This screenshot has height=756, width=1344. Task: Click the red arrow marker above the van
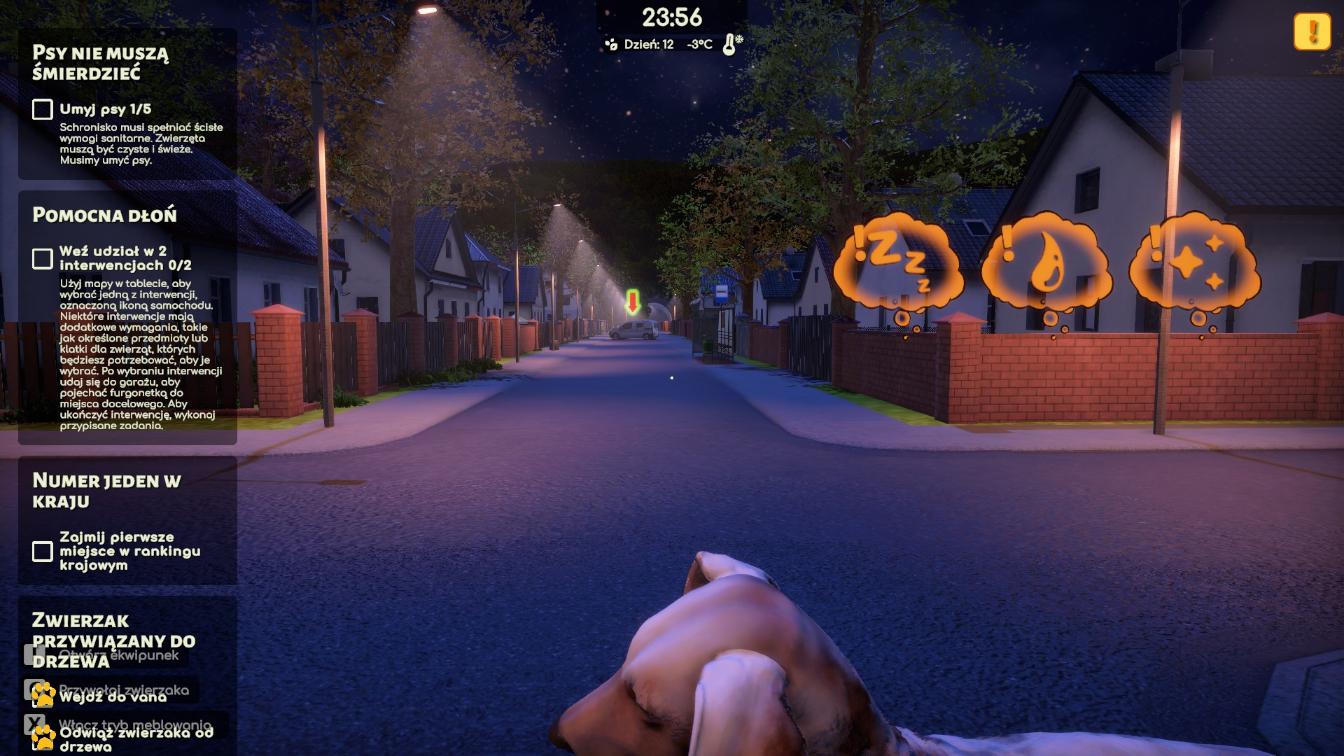coord(632,300)
